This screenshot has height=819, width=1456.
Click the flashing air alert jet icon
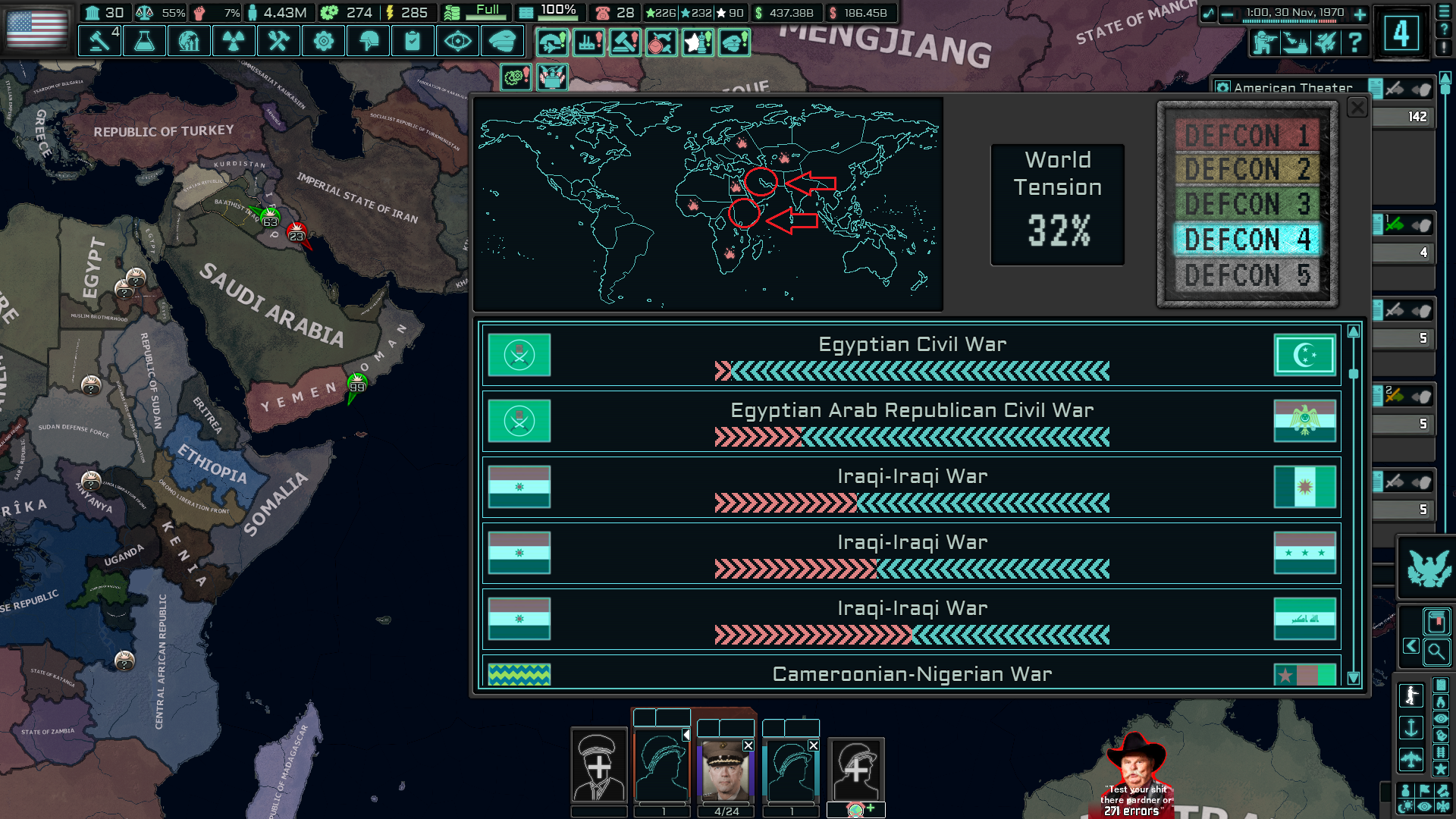point(553,42)
